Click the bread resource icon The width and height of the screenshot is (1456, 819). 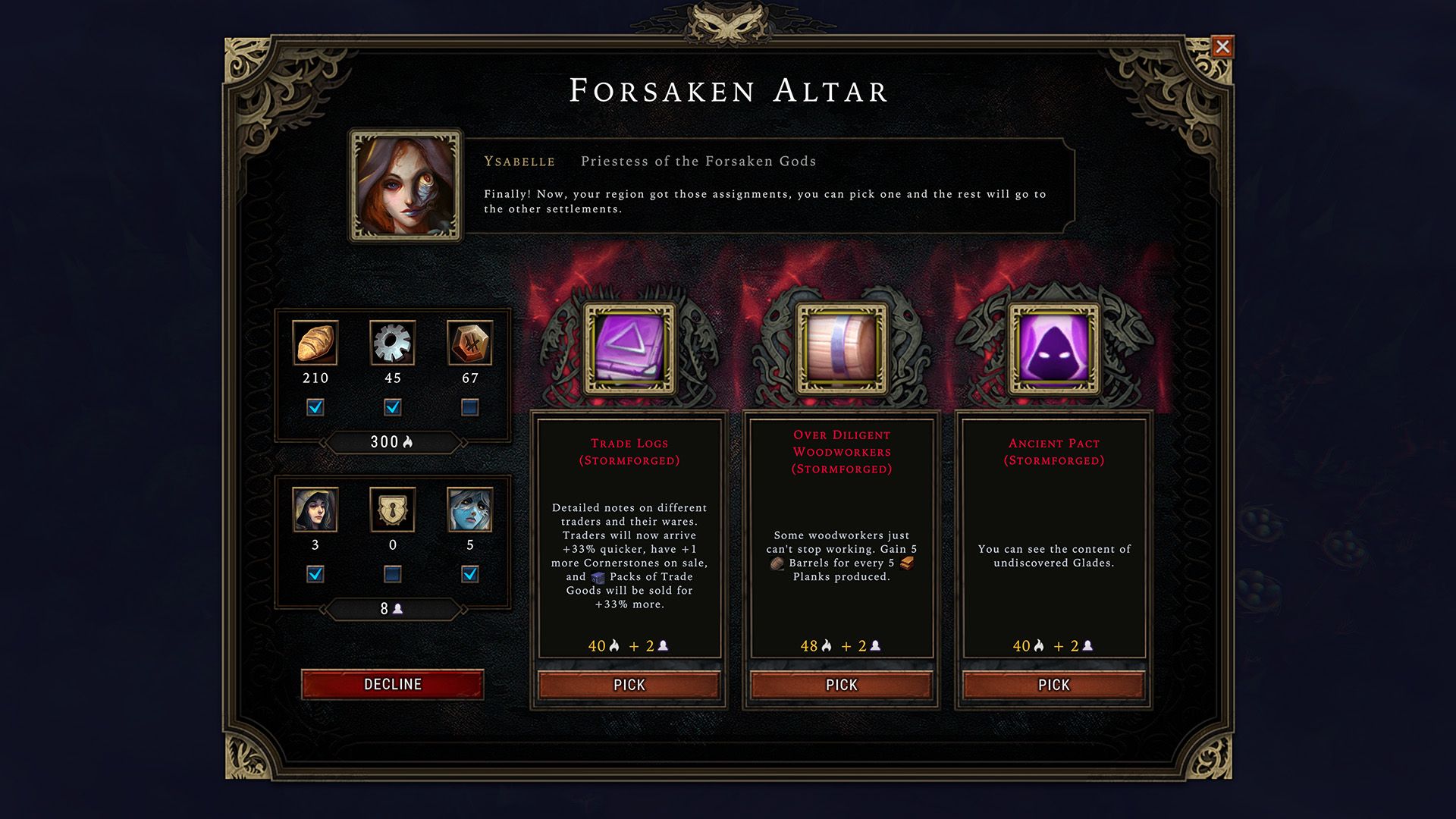(315, 343)
